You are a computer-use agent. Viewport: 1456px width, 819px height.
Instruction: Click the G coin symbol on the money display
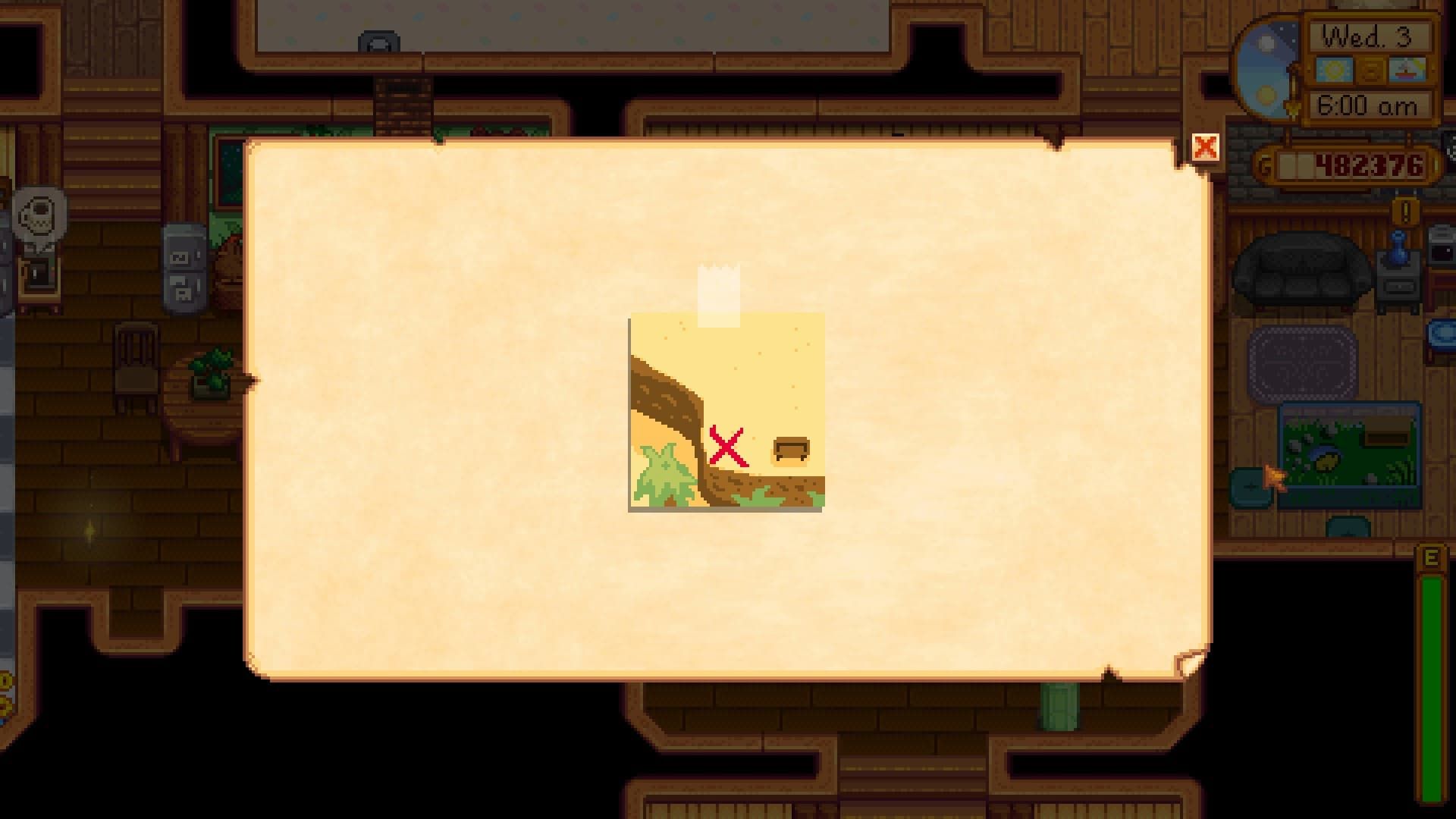(1264, 163)
